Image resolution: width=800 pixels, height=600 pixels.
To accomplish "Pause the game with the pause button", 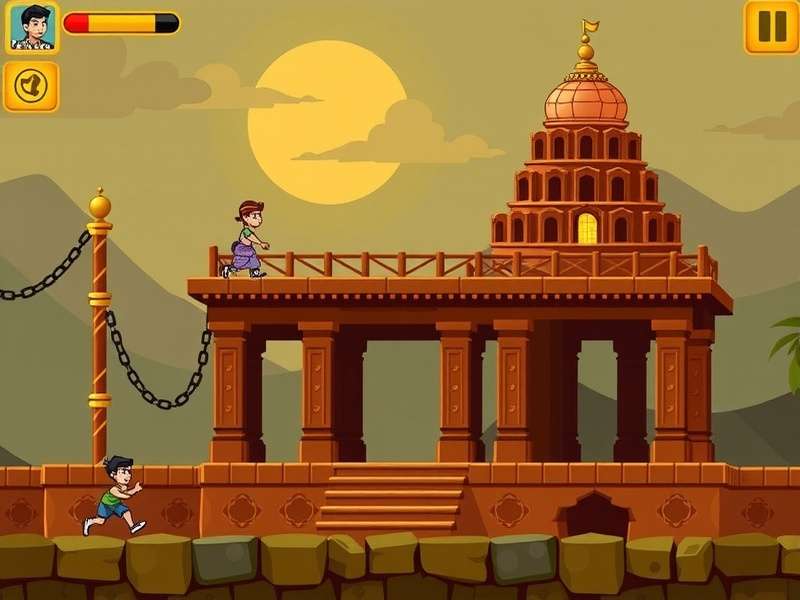I will pyautogui.click(x=771, y=26).
